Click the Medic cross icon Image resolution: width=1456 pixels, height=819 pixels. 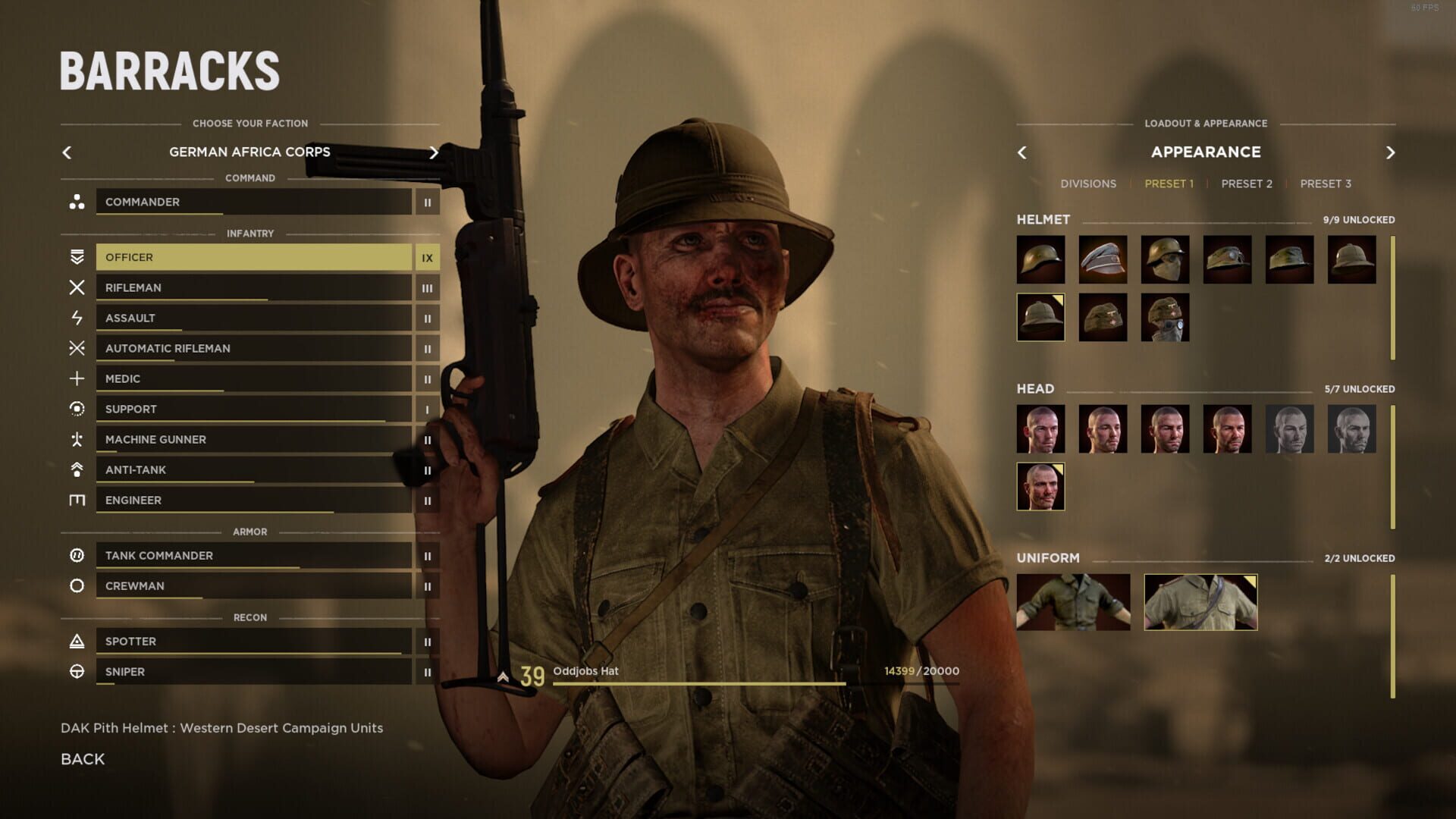[x=77, y=378]
